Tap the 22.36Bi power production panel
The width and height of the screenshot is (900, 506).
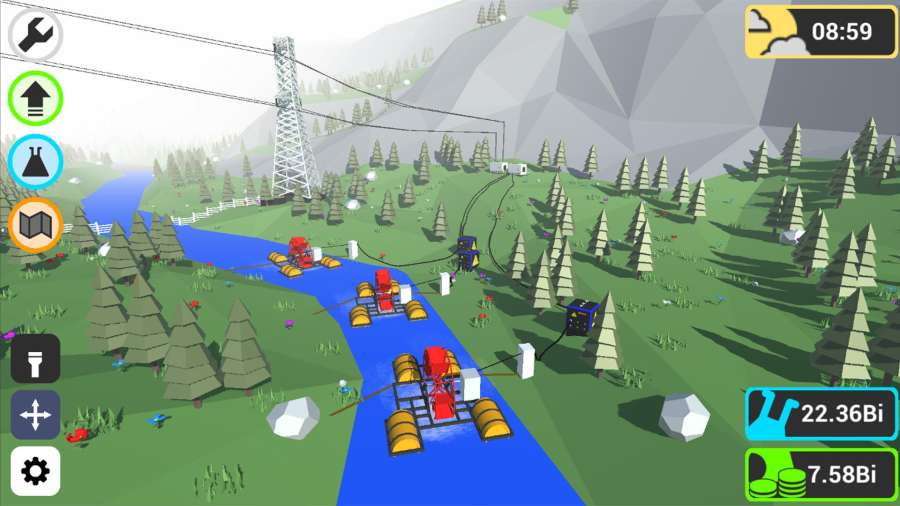point(821,415)
